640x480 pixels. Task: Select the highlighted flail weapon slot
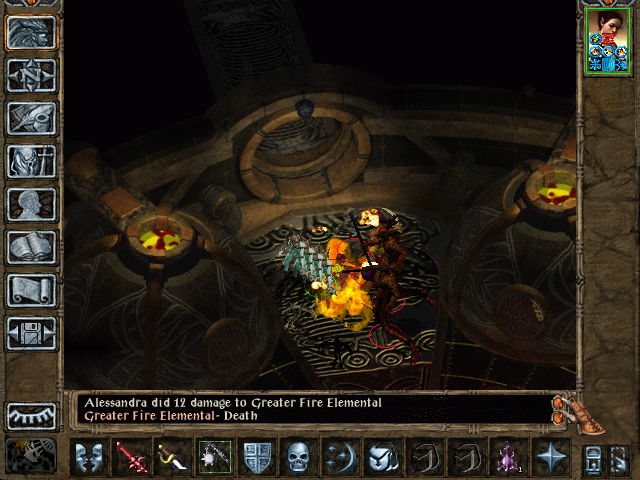[215, 457]
